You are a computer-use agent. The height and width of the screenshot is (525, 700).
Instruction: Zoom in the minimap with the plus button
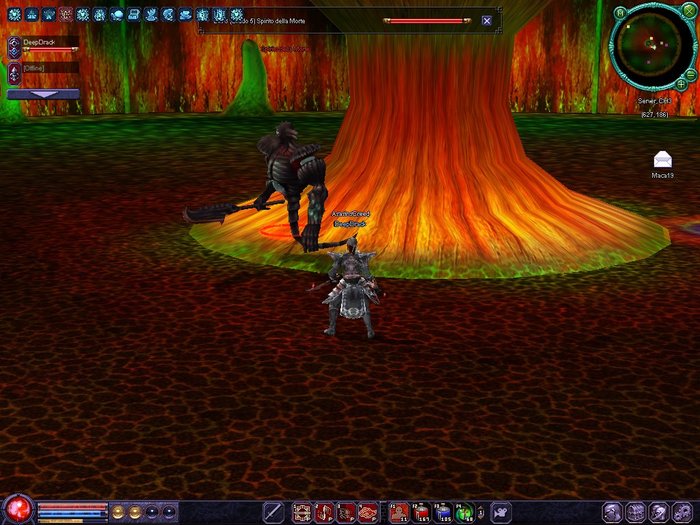pyautogui.click(x=683, y=86)
